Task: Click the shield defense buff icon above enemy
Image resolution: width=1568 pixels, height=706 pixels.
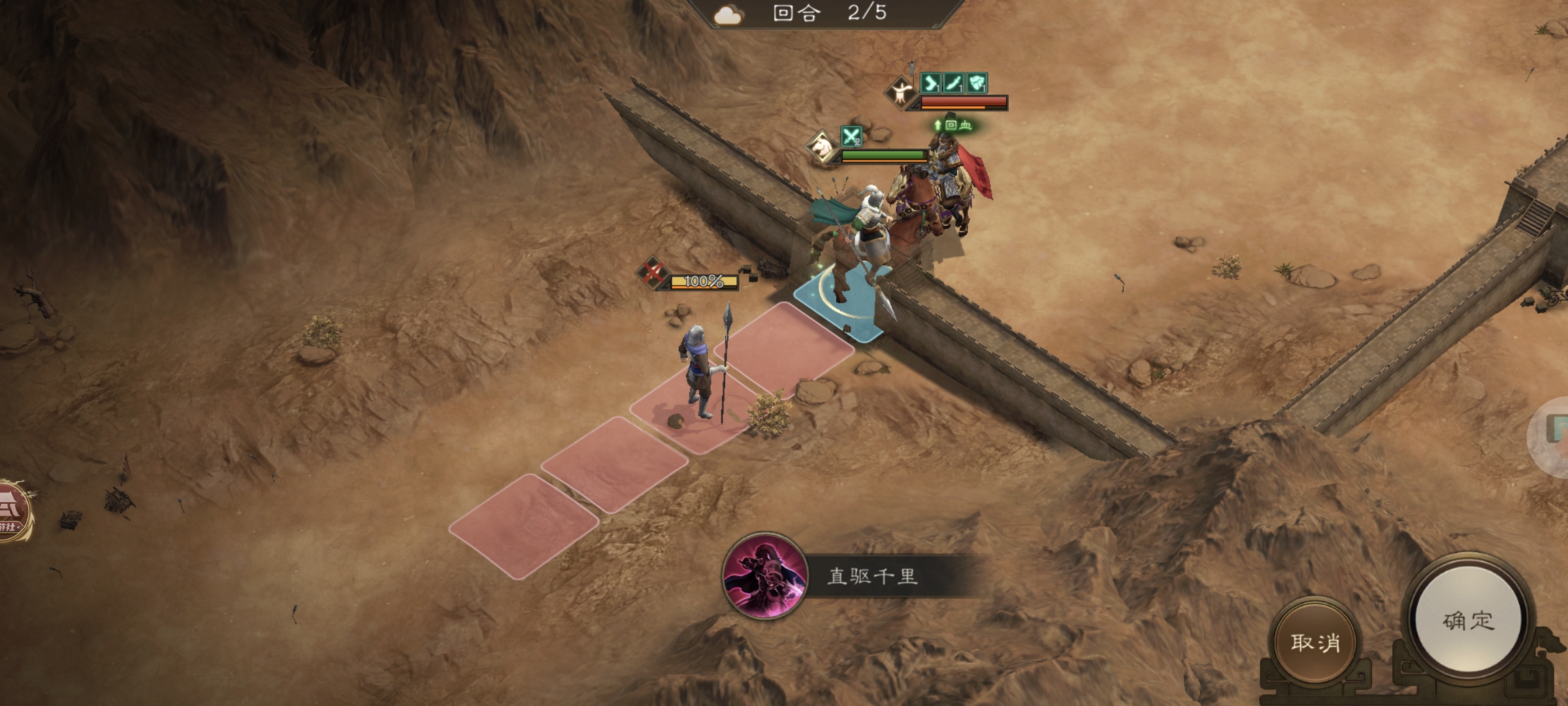Action: tap(977, 83)
